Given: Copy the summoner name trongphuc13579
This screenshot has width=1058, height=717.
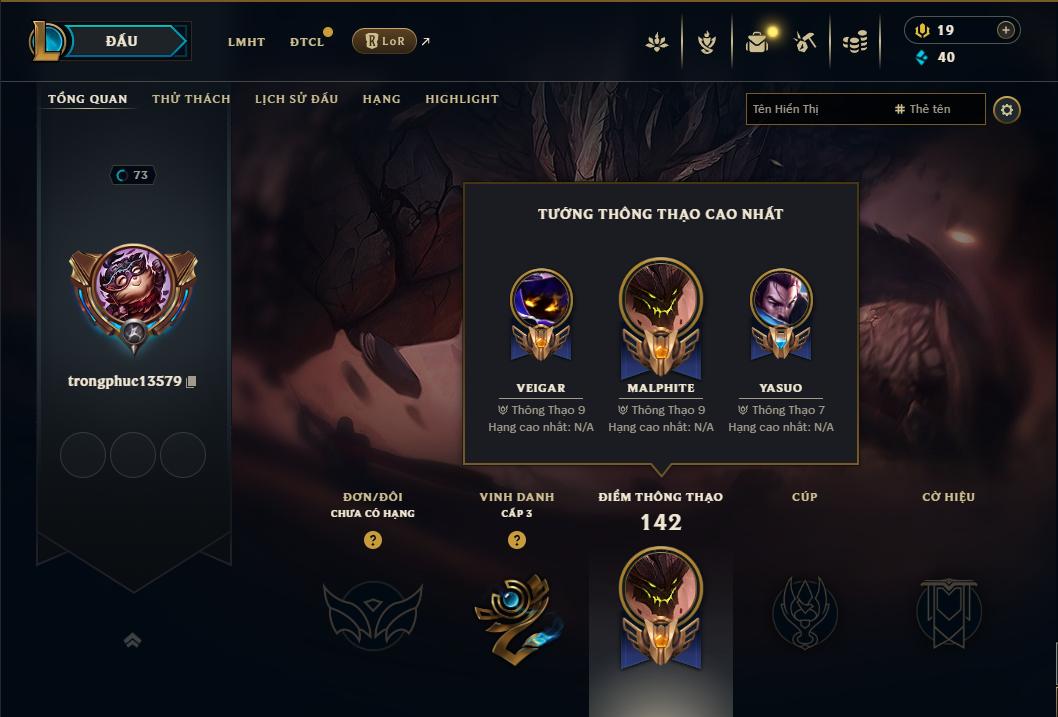Looking at the screenshot, I should point(191,382).
